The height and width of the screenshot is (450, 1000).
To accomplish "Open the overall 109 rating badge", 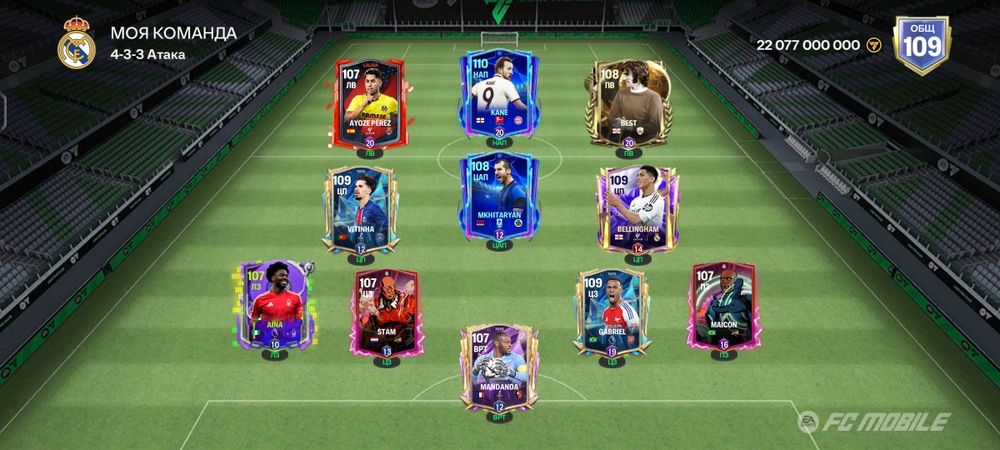I will [921, 45].
